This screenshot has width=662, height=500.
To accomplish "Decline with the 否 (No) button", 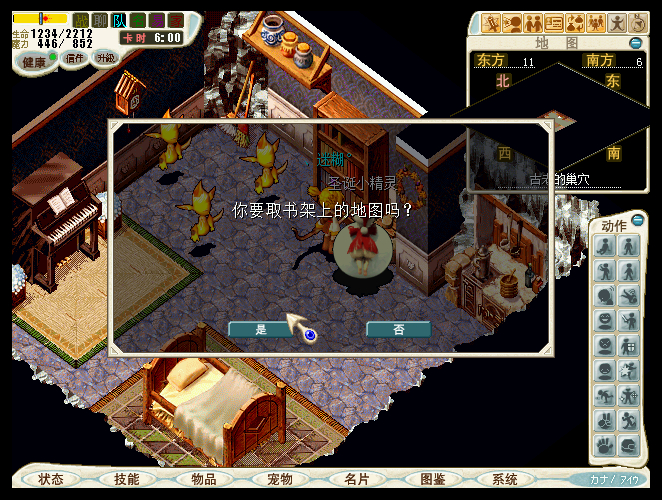I will 398,329.
